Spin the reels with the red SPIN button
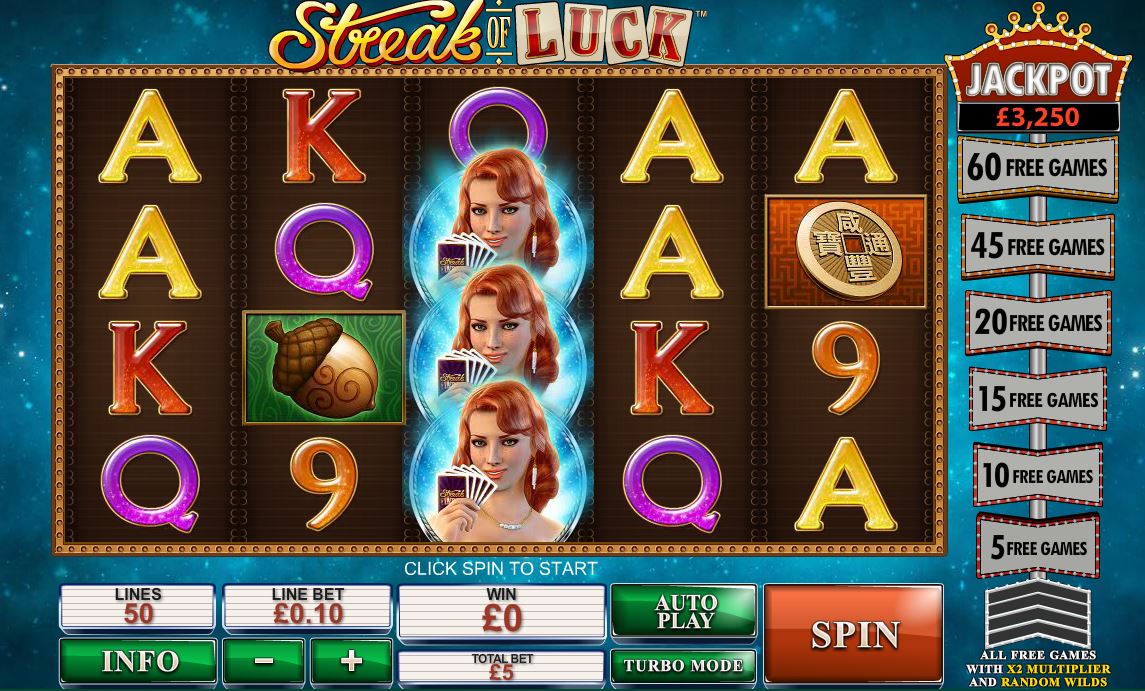Image resolution: width=1145 pixels, height=691 pixels. point(853,633)
